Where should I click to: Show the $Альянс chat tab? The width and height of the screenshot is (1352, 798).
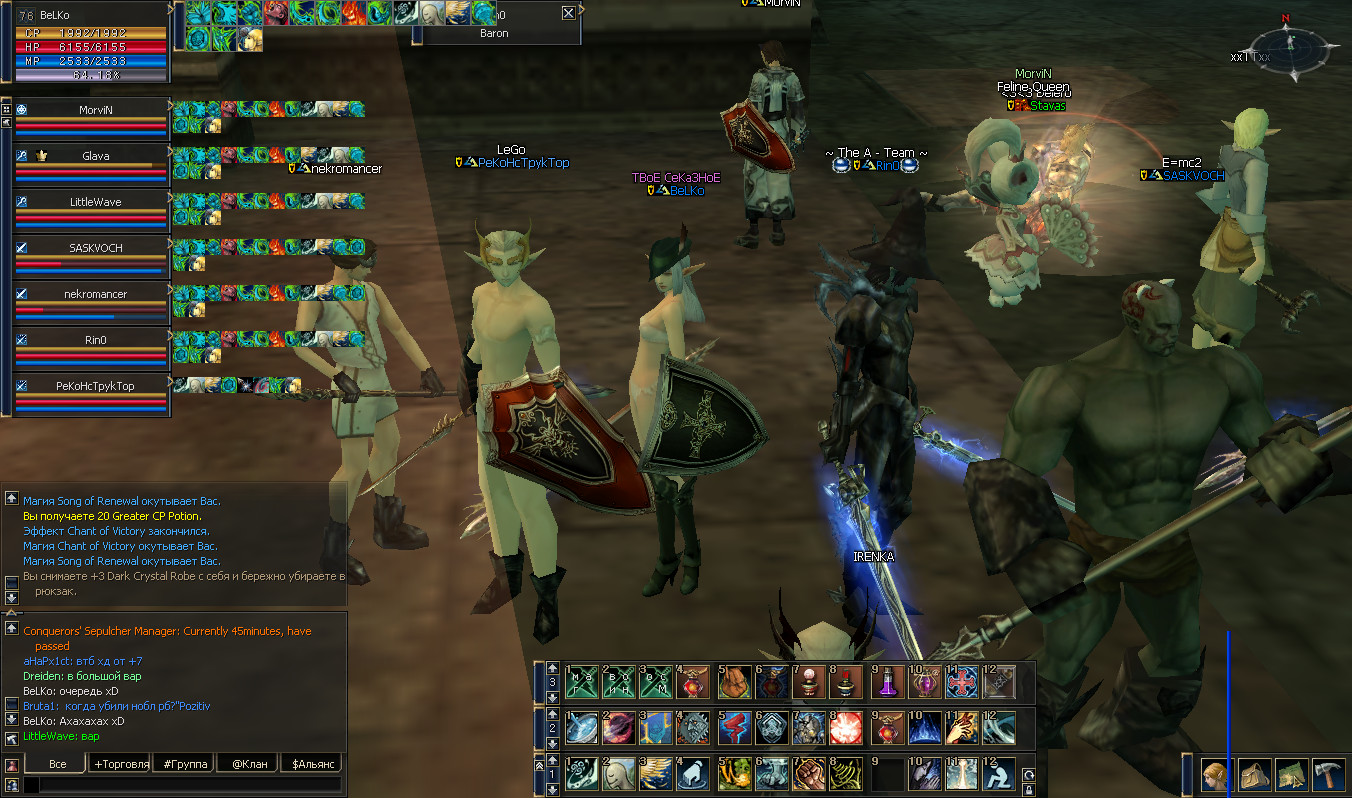pos(310,764)
